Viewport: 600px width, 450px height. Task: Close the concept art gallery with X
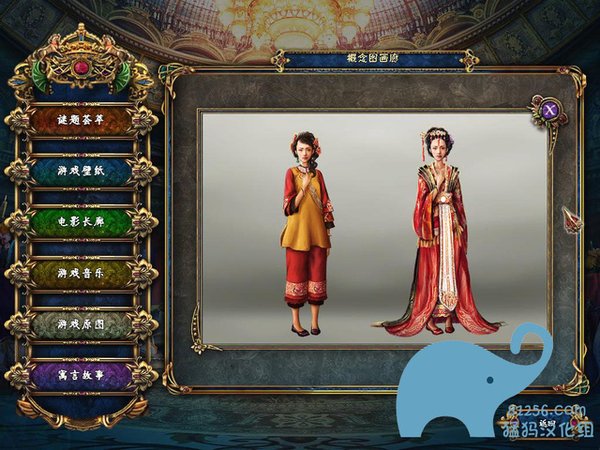549,110
